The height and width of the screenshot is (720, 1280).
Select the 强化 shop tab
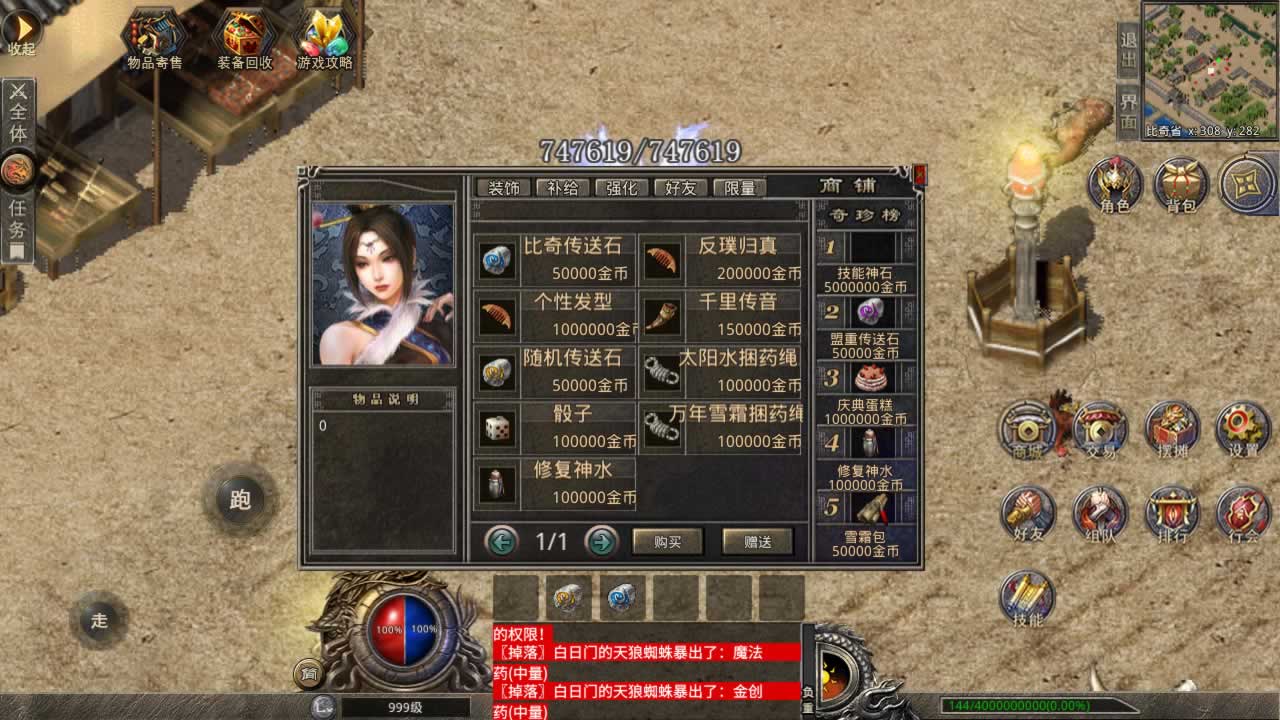pyautogui.click(x=621, y=187)
